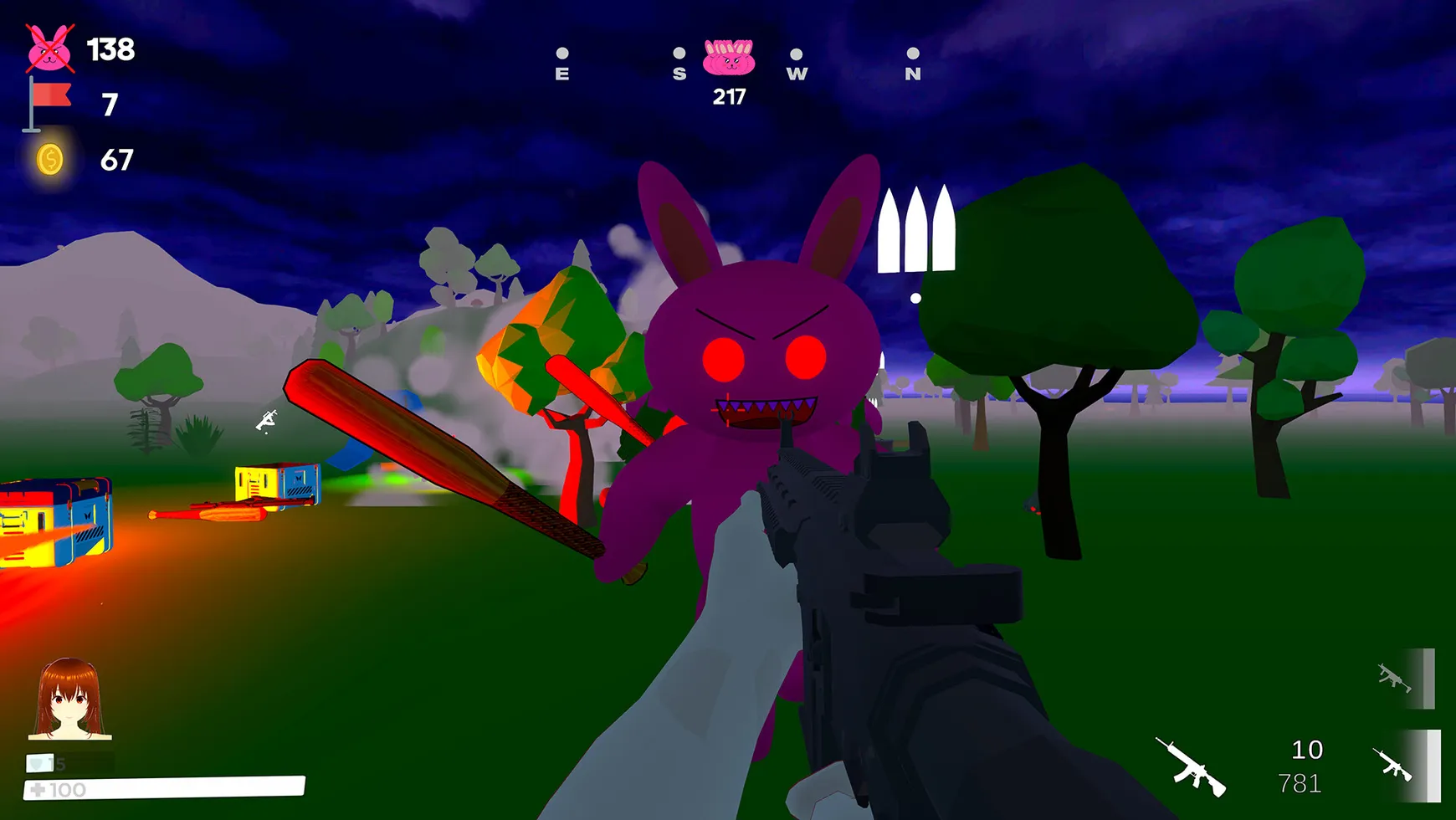This screenshot has height=820, width=1456.
Task: Expand the boss health value 217 display
Action: 730,95
